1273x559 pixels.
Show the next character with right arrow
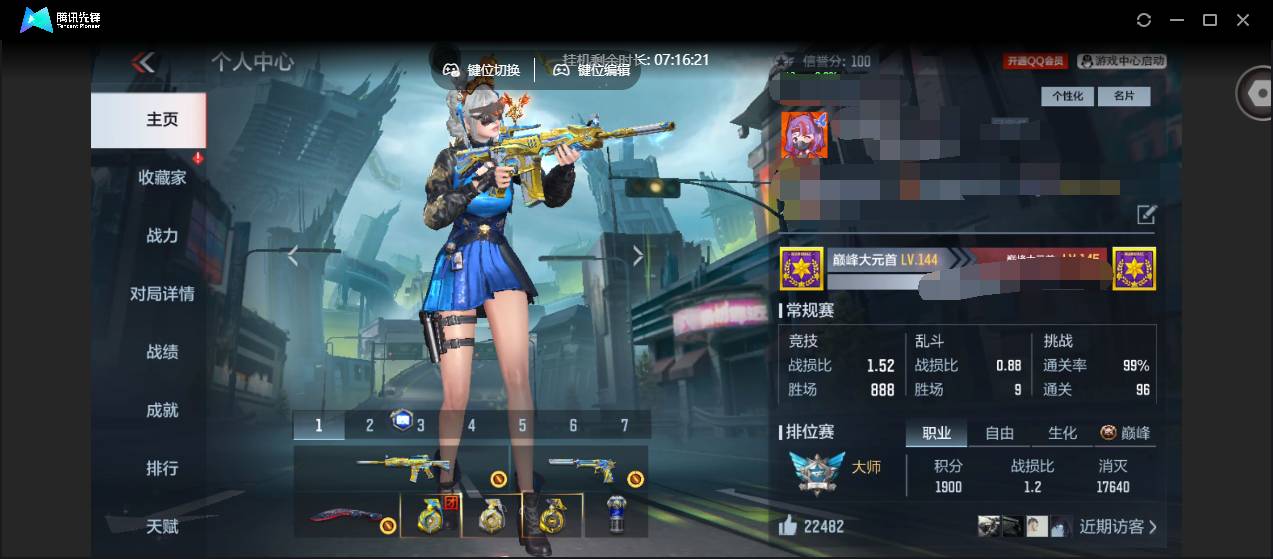[x=638, y=257]
